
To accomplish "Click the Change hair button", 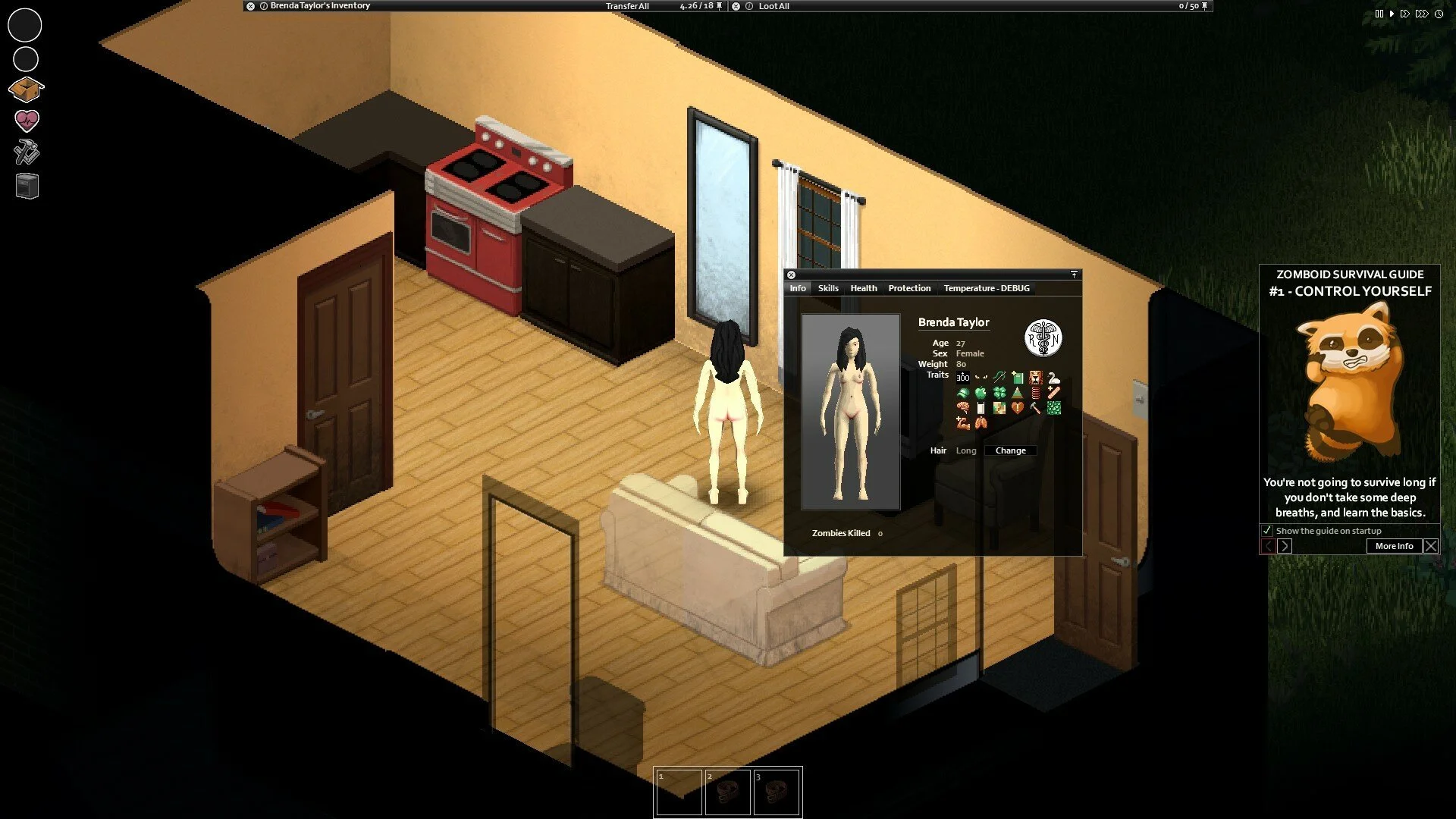I will [x=1010, y=450].
